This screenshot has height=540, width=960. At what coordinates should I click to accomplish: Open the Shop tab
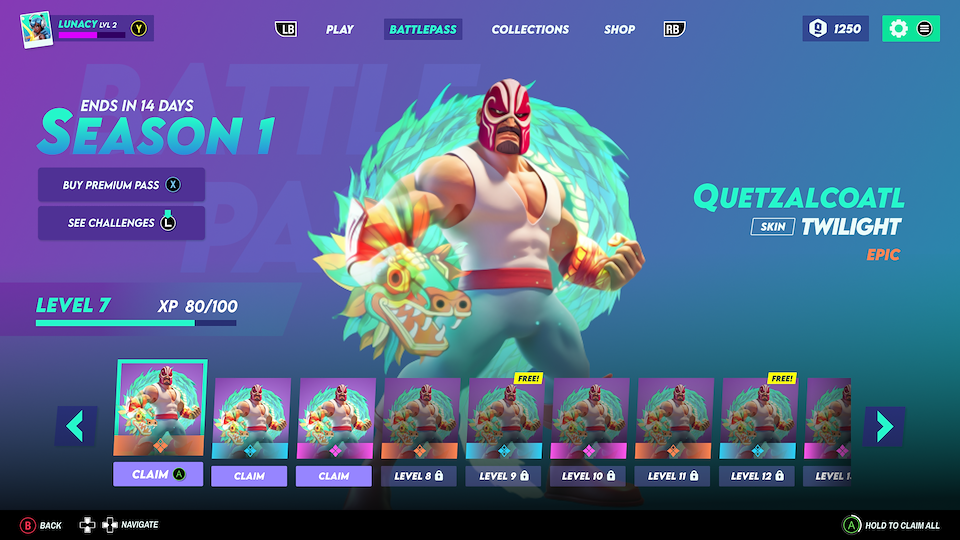[619, 29]
